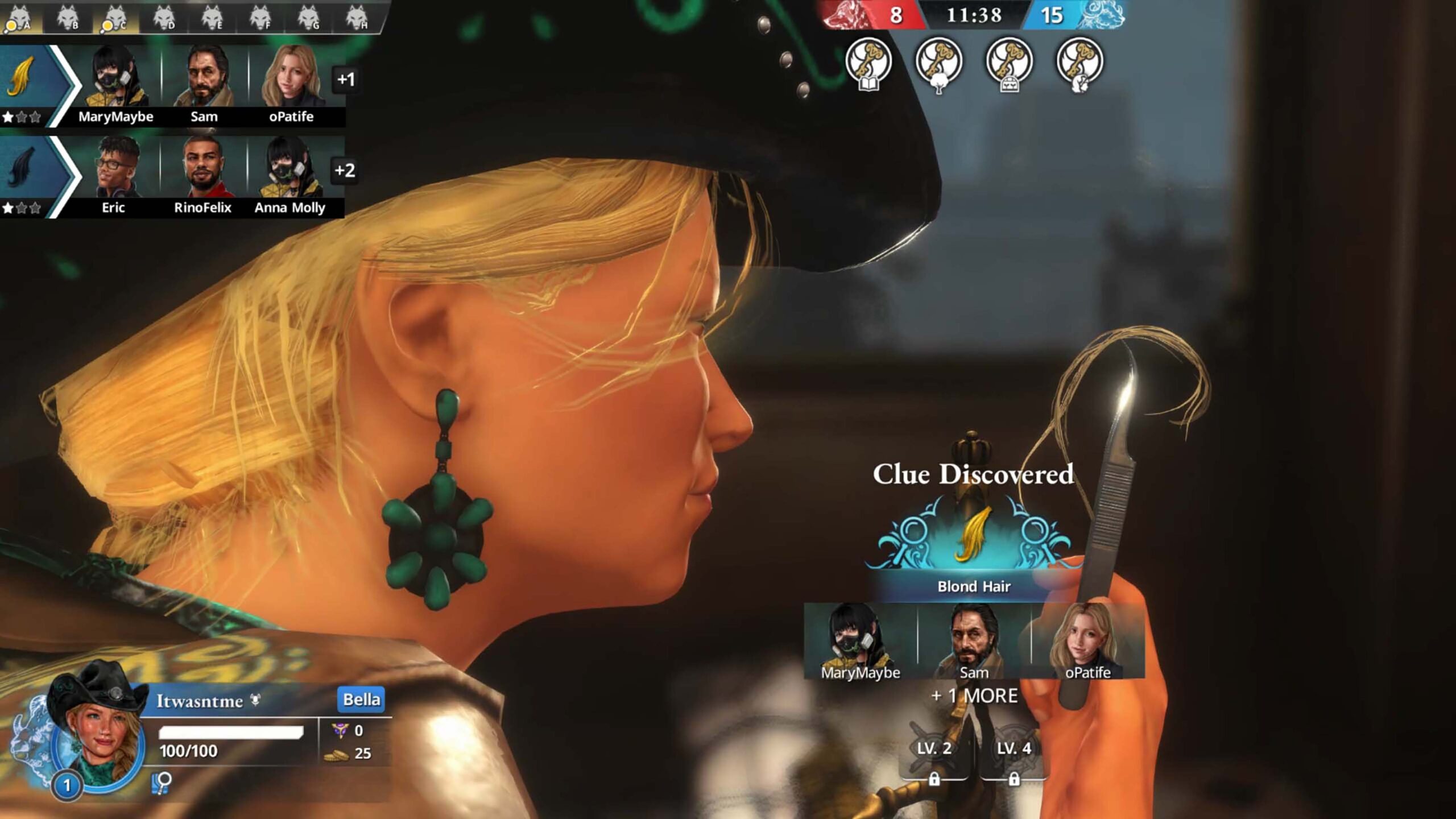Open the black hair clue in the suspect list
Screen dimensions: 1456x819
pyautogui.click(x=23, y=169)
